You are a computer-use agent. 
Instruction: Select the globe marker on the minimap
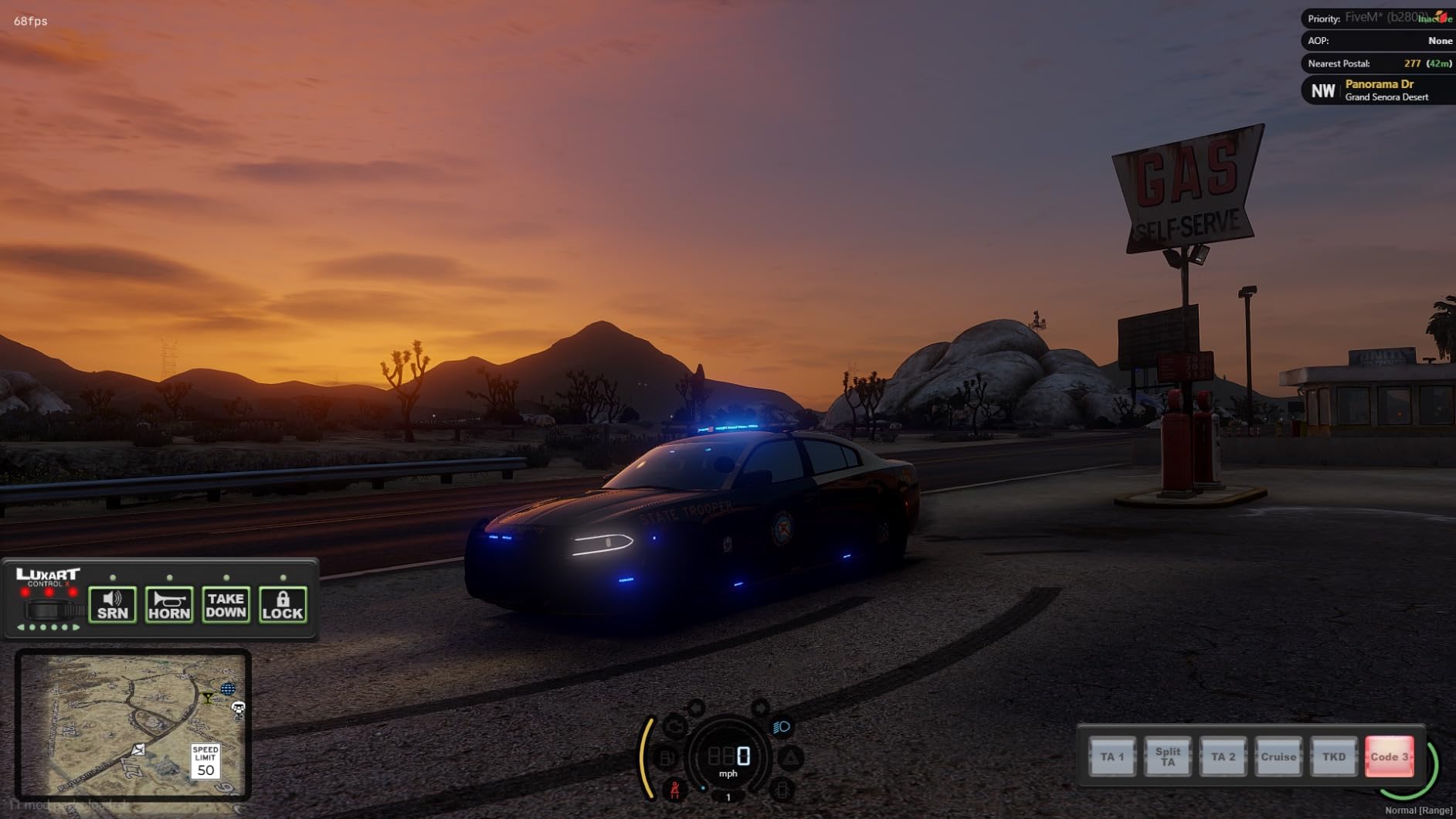click(228, 688)
